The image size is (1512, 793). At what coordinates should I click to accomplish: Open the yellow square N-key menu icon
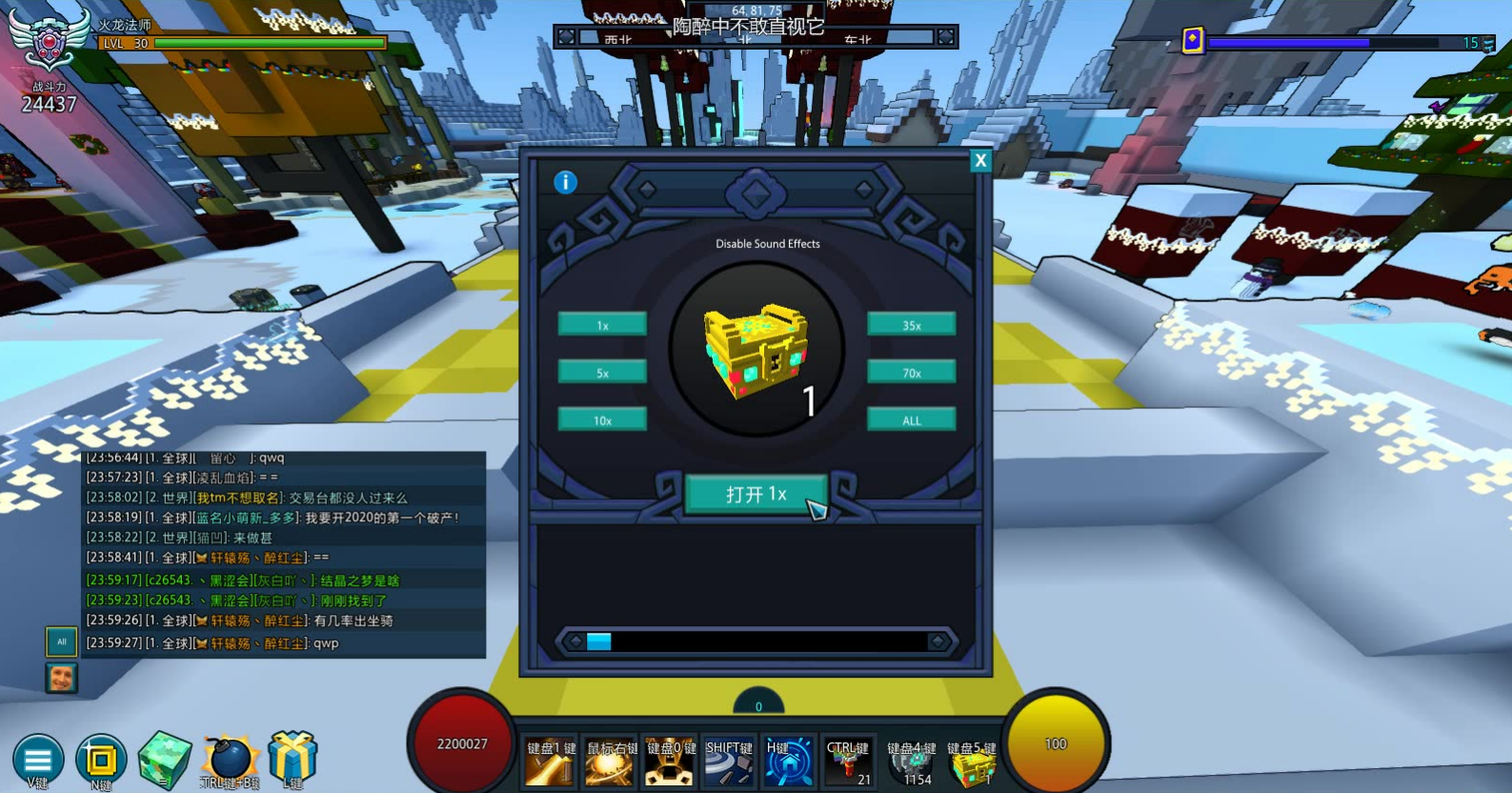tap(101, 760)
